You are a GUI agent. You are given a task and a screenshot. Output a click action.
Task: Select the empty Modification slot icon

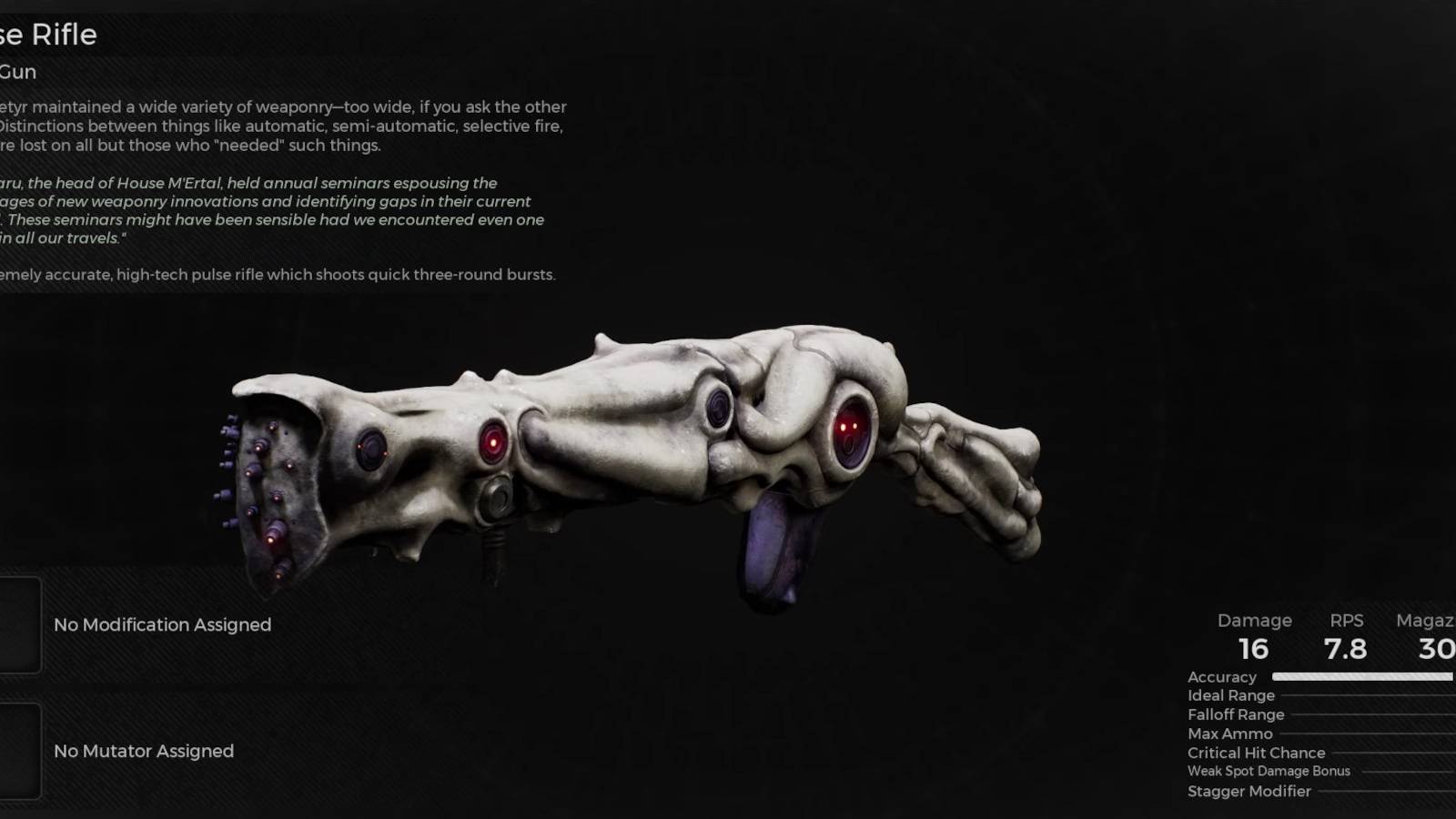(x=20, y=625)
